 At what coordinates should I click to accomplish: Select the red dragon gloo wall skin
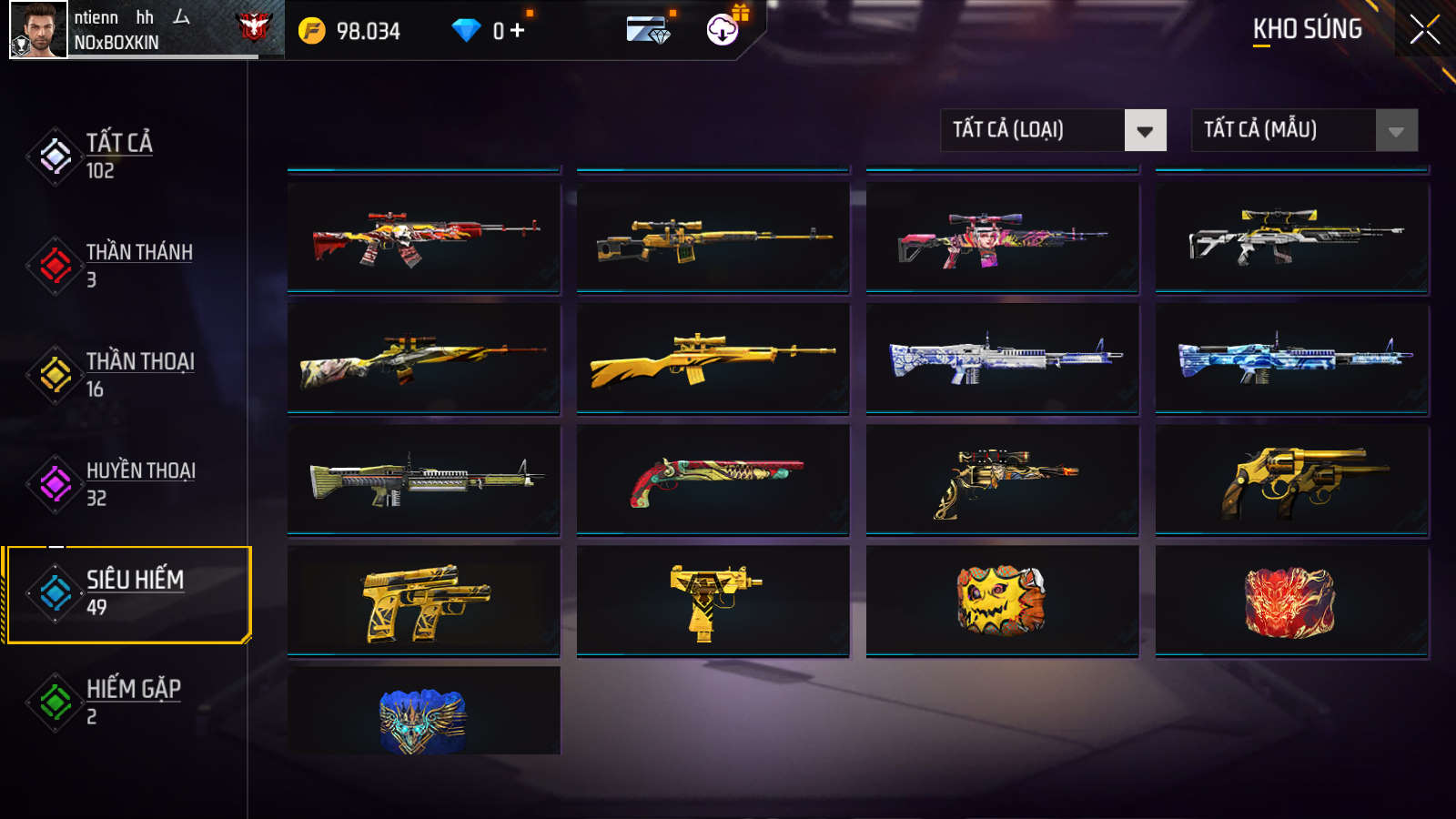pyautogui.click(x=1291, y=601)
